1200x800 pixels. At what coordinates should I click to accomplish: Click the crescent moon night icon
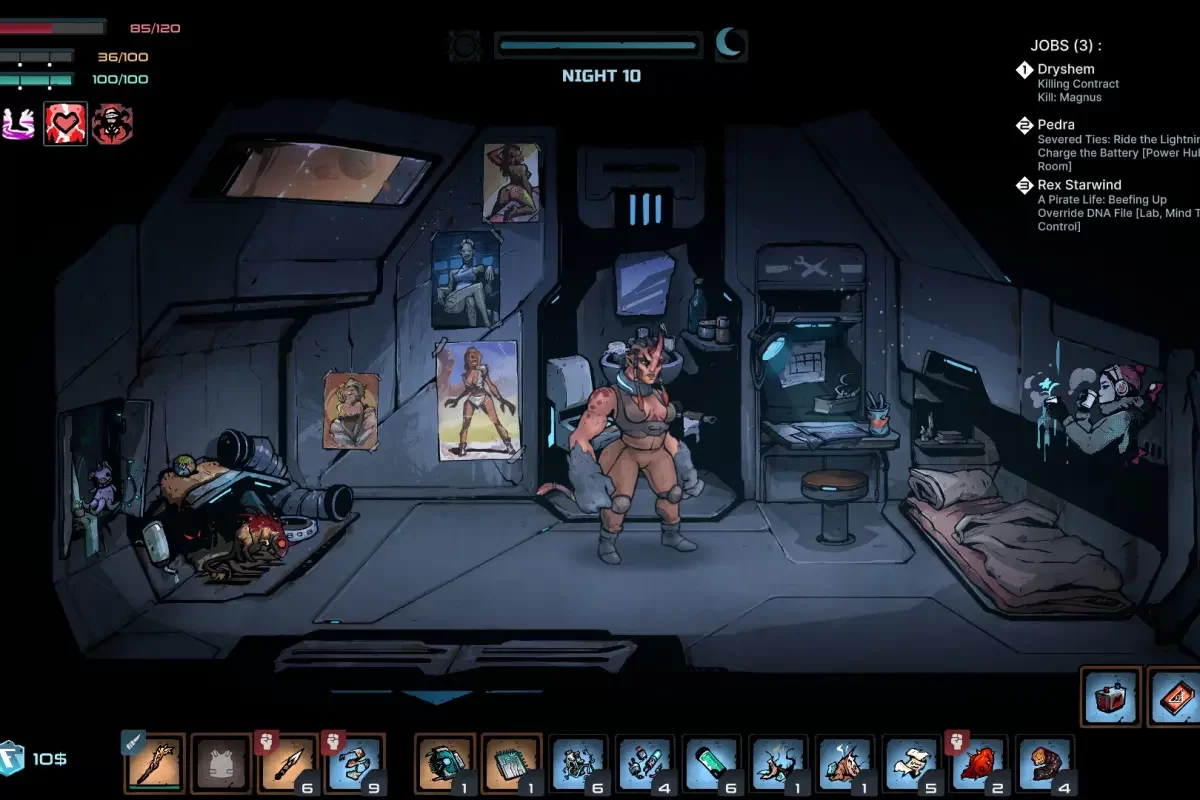tap(730, 44)
